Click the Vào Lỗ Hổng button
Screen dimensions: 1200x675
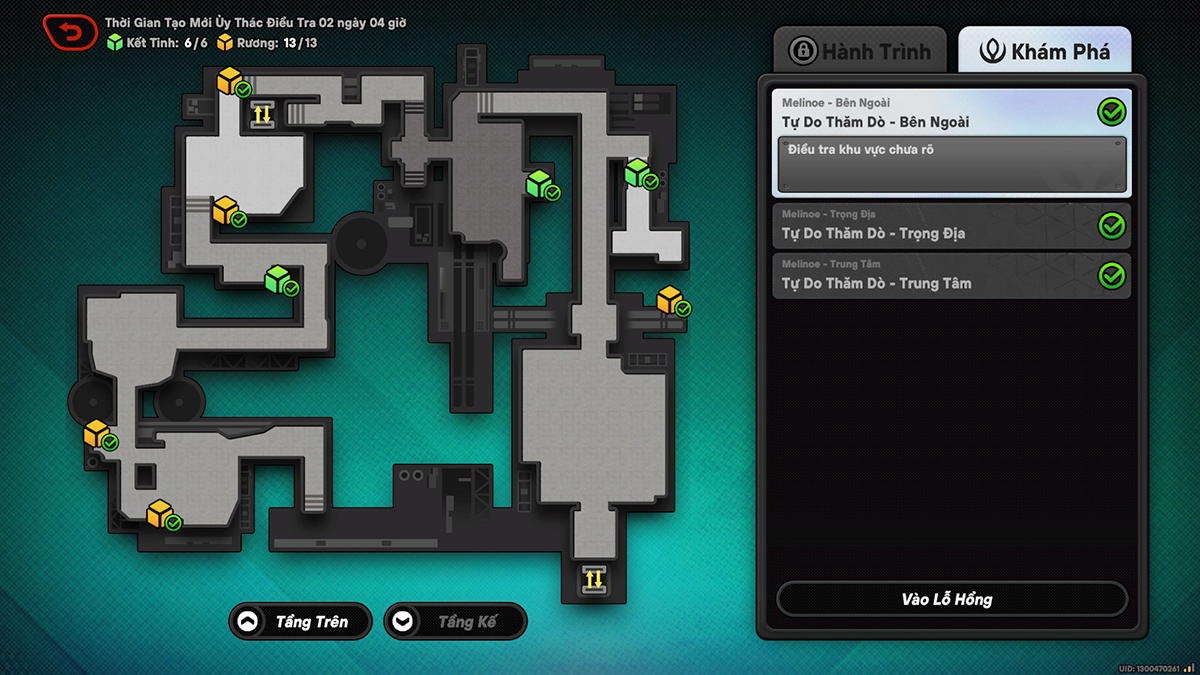pyautogui.click(x=951, y=599)
